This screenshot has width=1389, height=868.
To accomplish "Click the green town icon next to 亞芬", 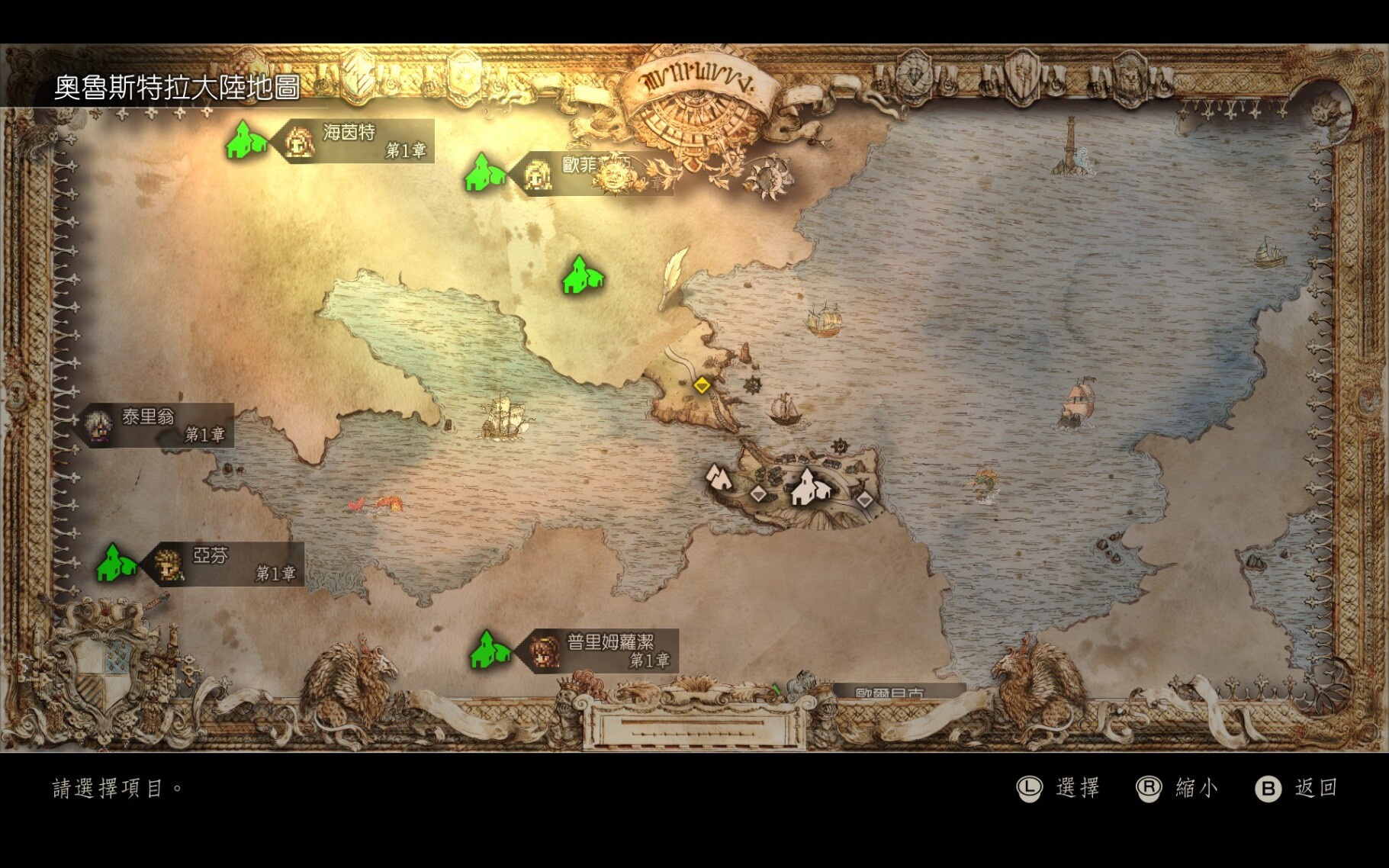I will tap(115, 564).
